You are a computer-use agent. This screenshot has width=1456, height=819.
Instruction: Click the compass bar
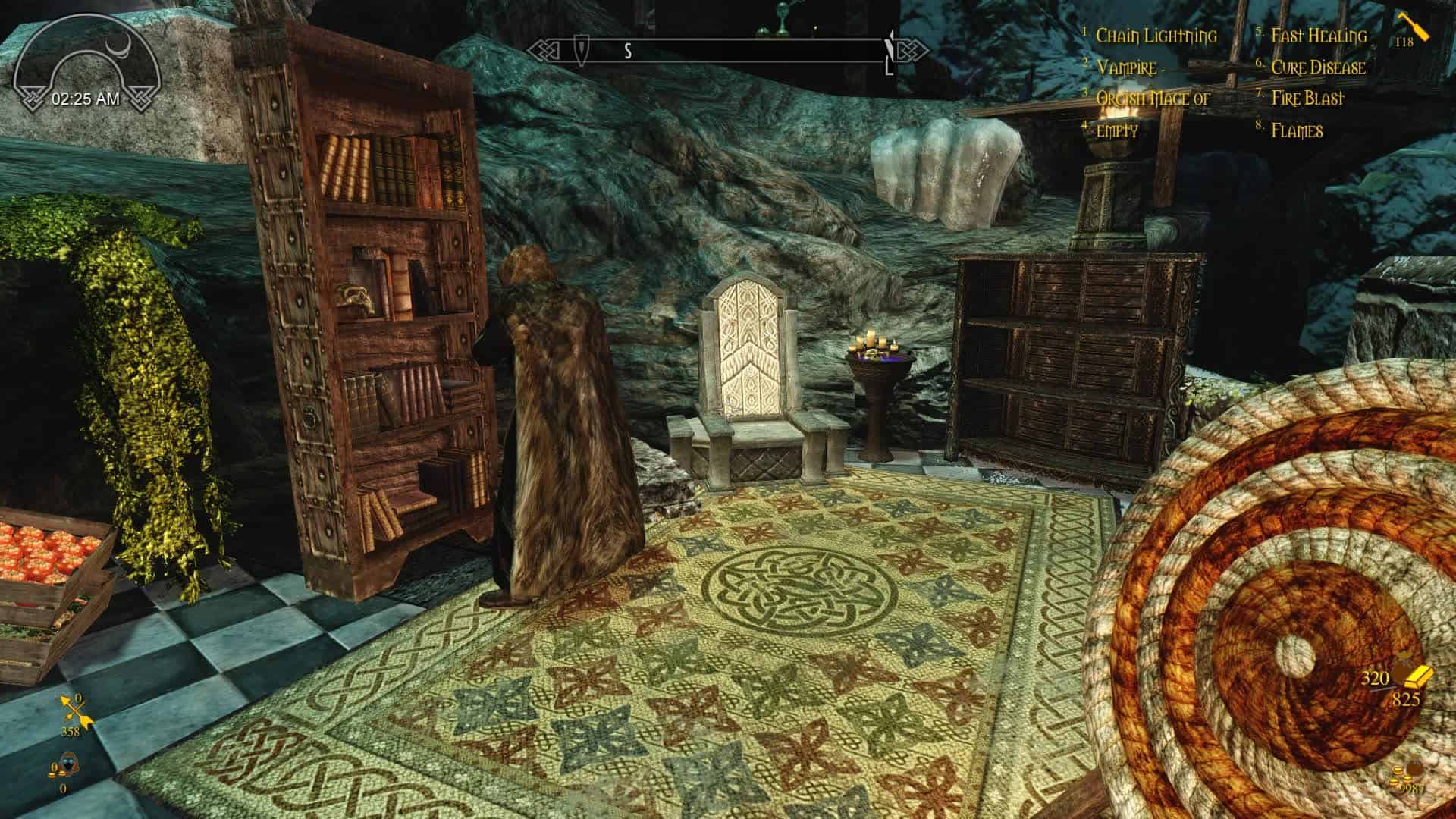(x=712, y=51)
